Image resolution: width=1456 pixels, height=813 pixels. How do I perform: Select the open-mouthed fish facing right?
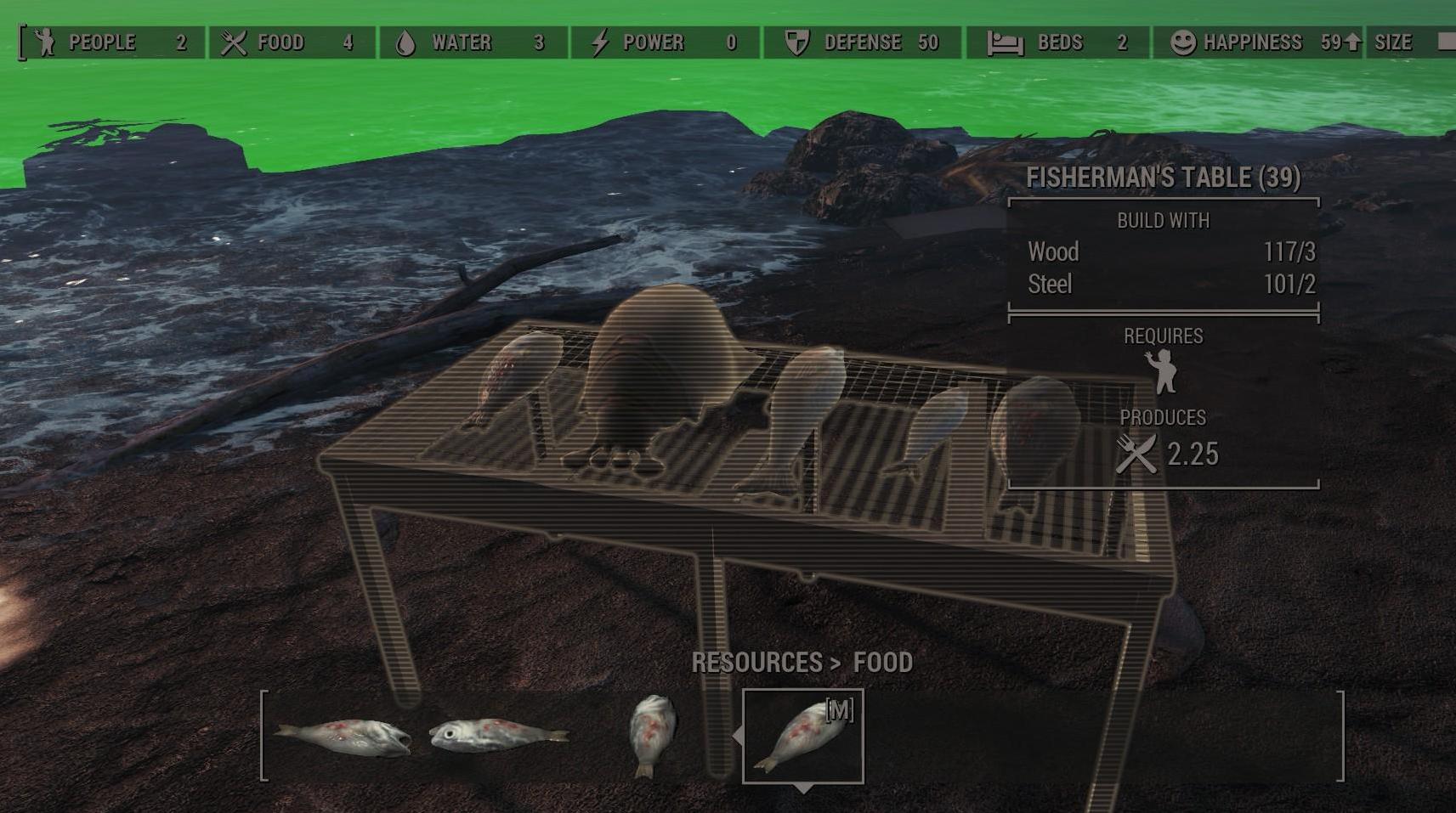click(x=344, y=737)
